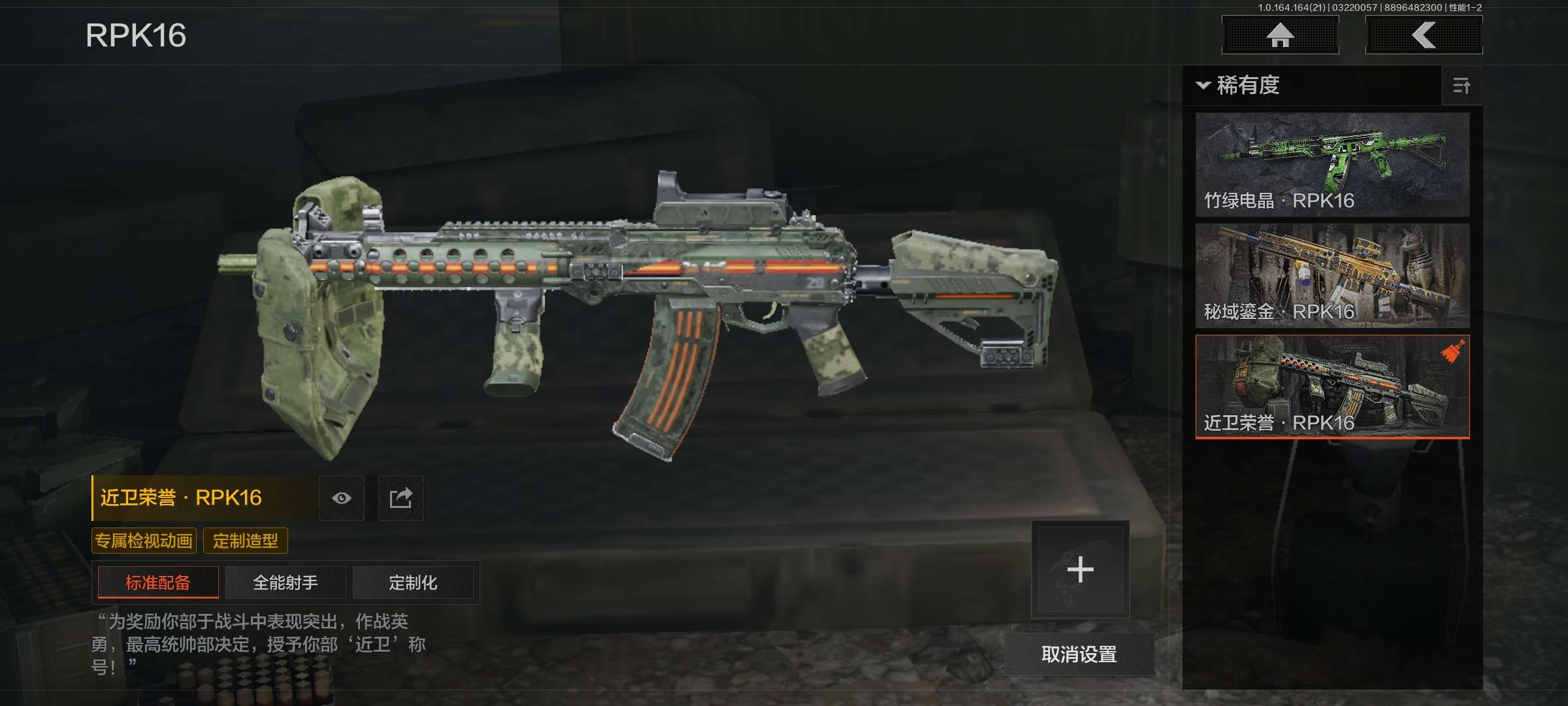Select the 竹绿电晶 RPK16 skin

click(x=1332, y=164)
